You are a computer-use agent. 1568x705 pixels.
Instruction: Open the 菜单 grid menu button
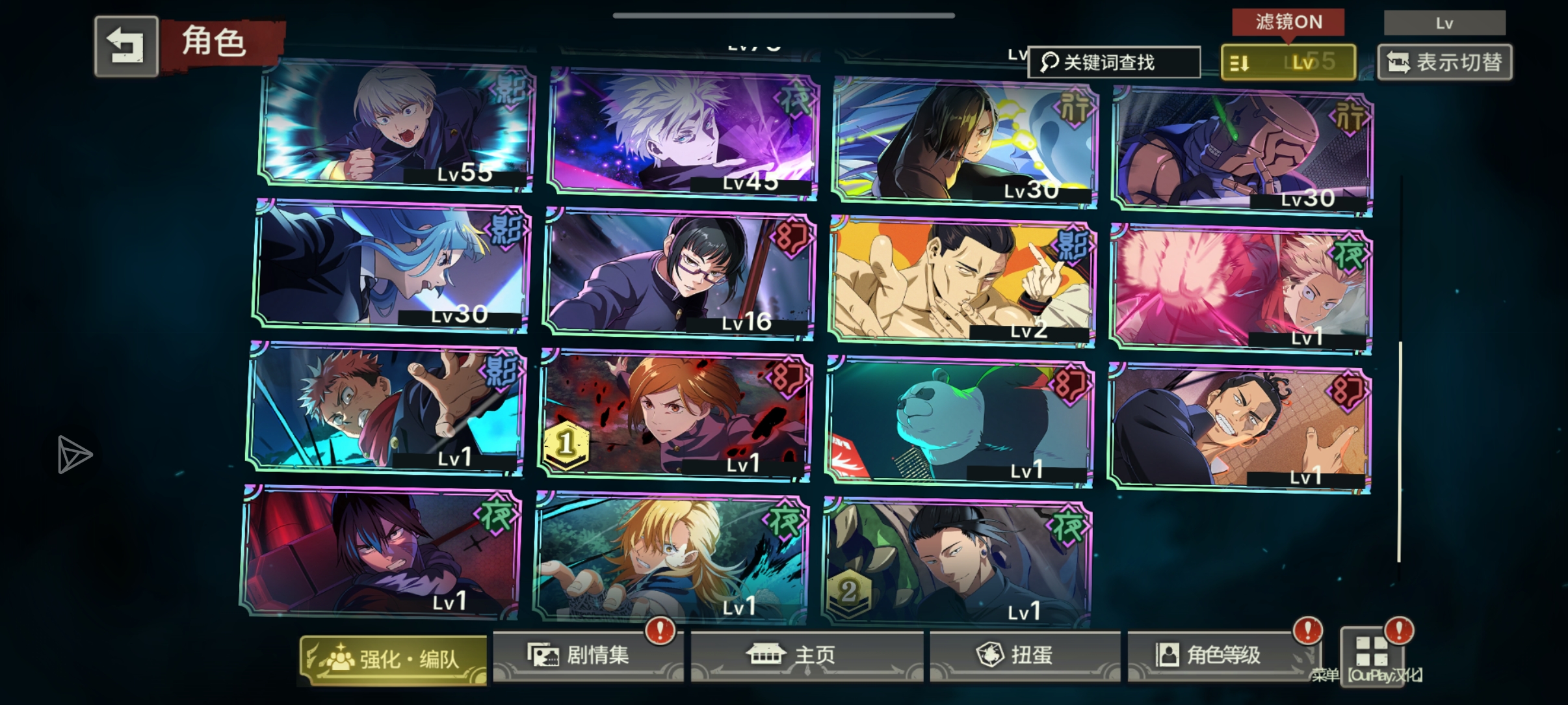(1372, 652)
